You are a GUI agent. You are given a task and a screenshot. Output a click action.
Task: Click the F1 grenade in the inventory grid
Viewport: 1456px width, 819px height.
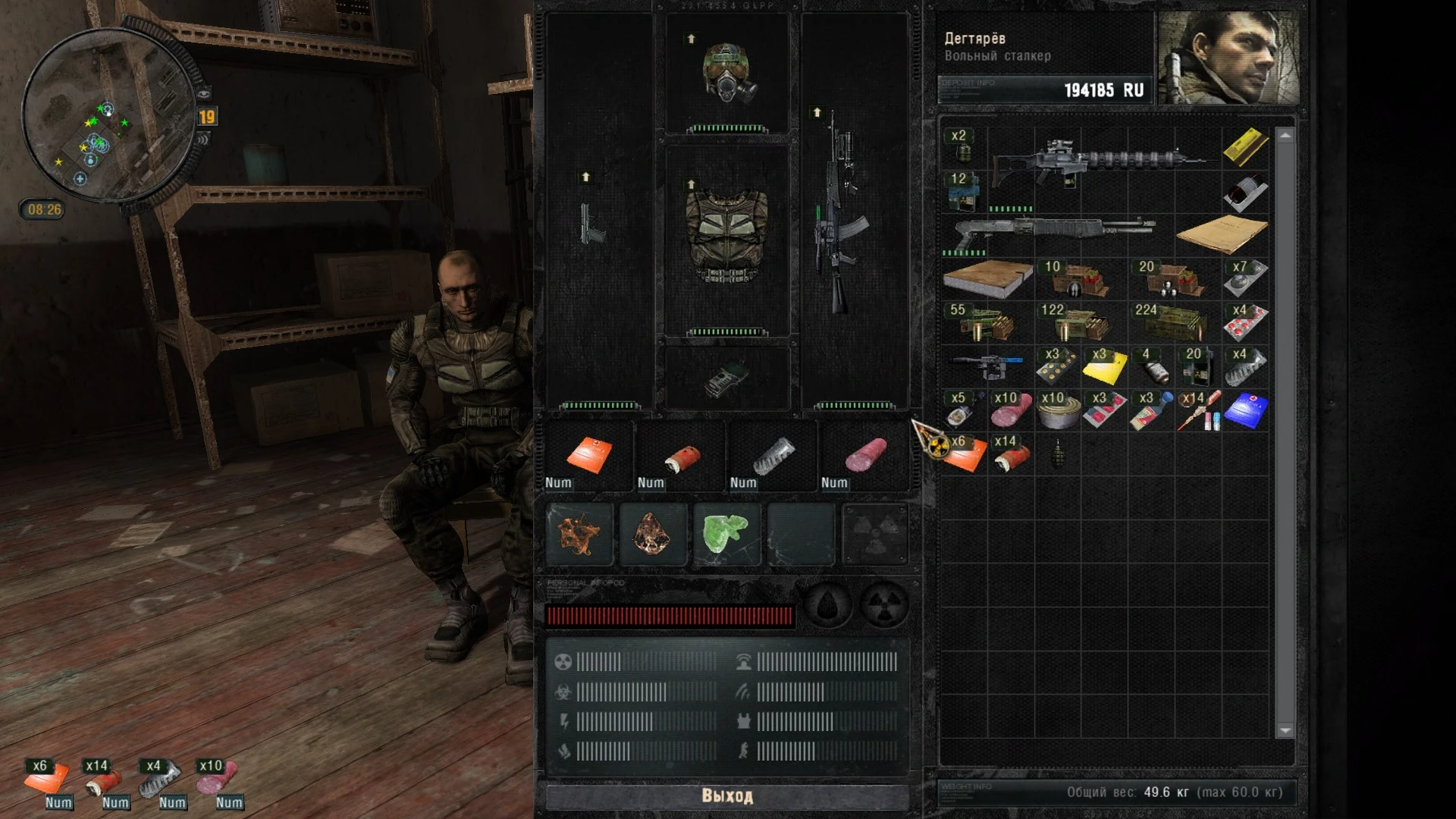1057,455
